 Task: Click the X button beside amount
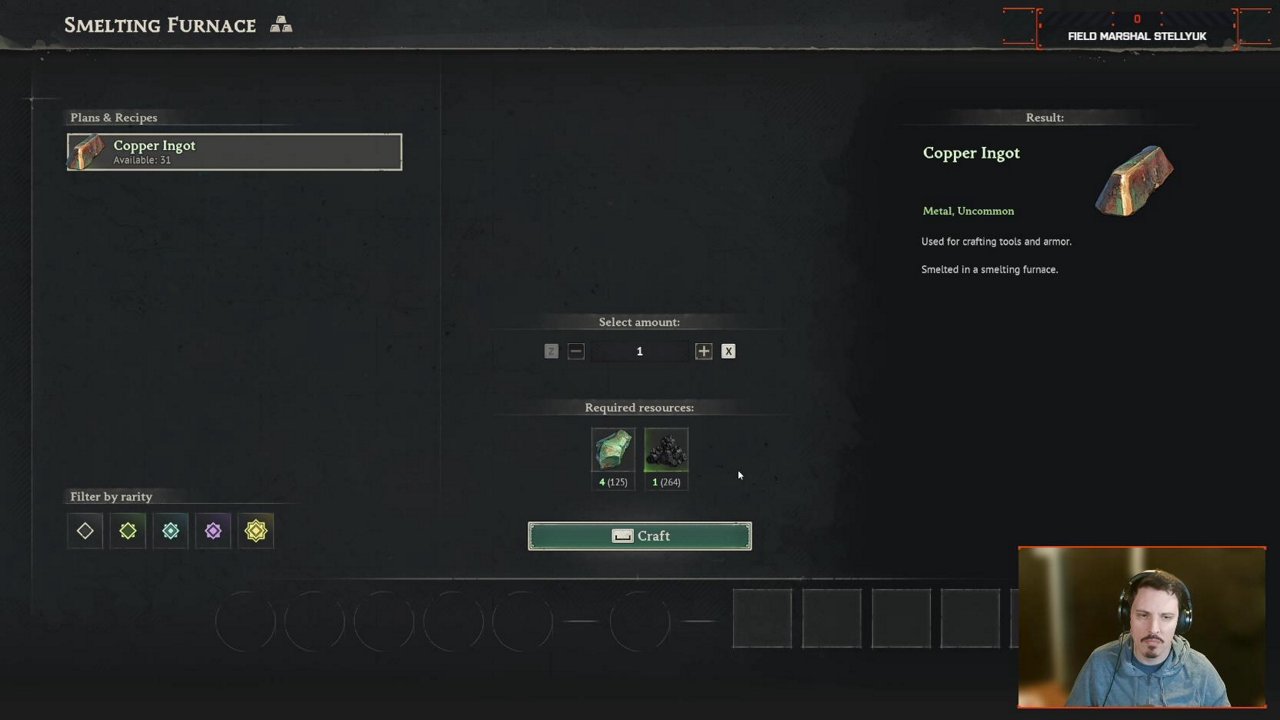click(728, 351)
